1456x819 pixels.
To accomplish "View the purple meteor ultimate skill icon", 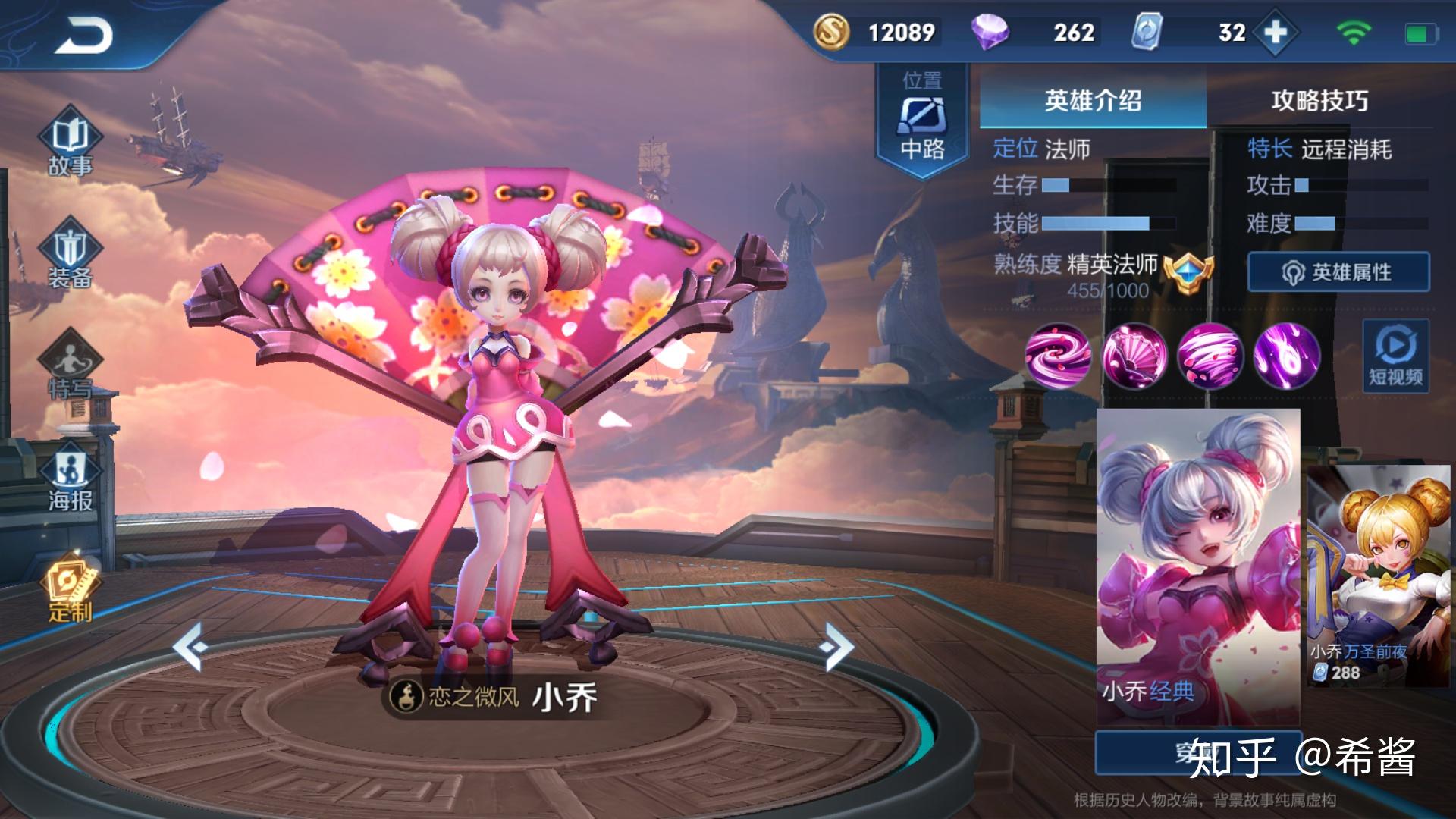I will click(1286, 356).
